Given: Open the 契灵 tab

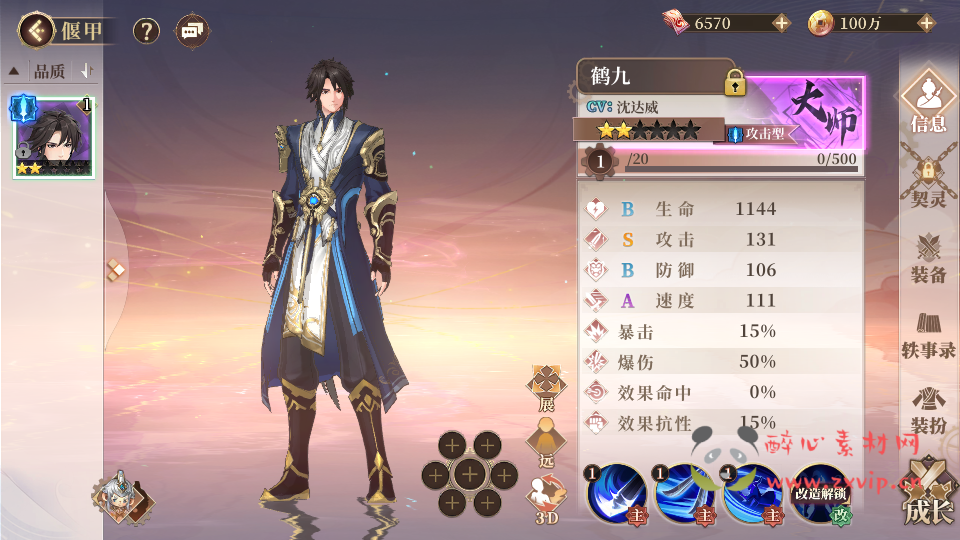Looking at the screenshot, I should (928, 180).
